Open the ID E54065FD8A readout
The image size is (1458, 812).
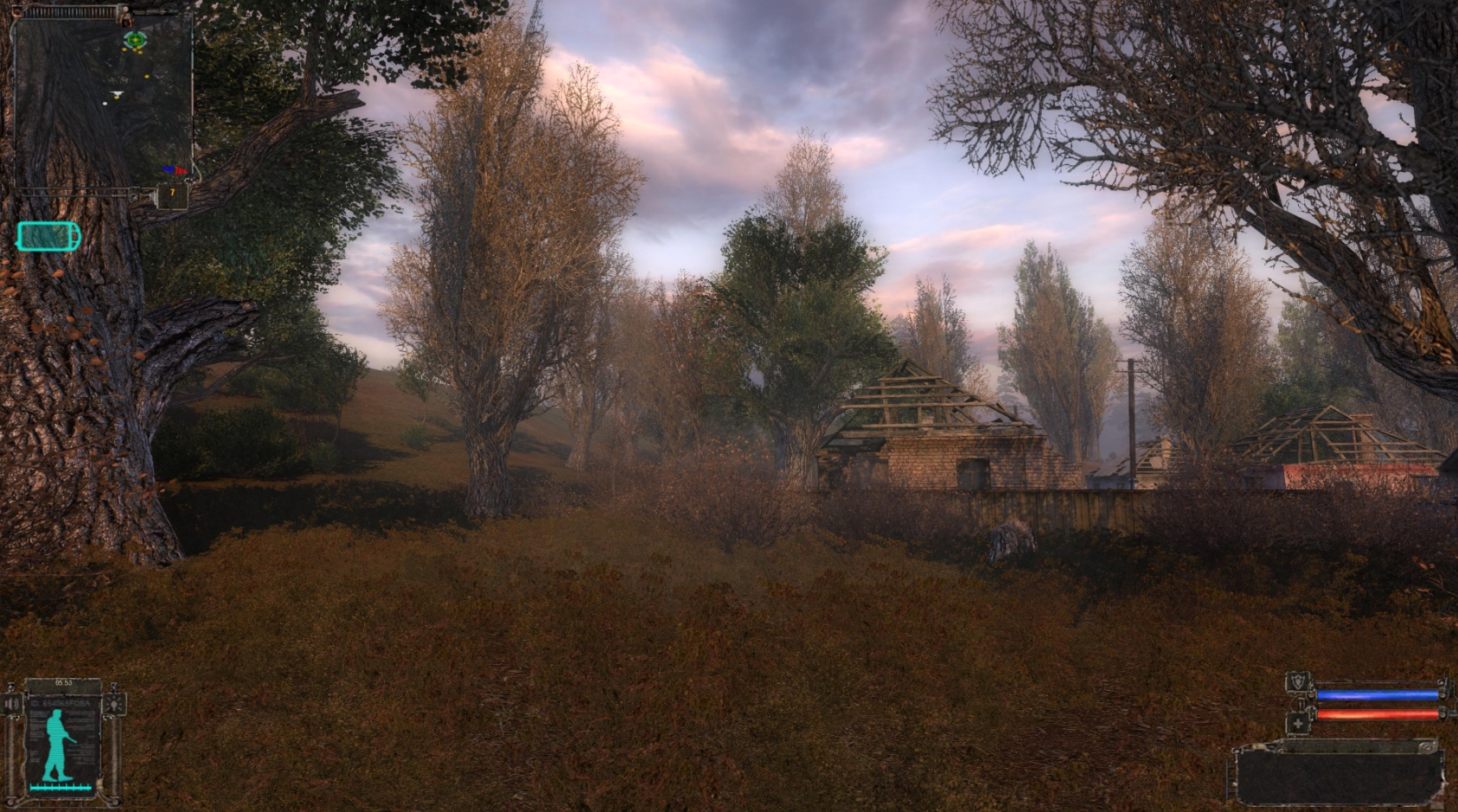point(59,702)
